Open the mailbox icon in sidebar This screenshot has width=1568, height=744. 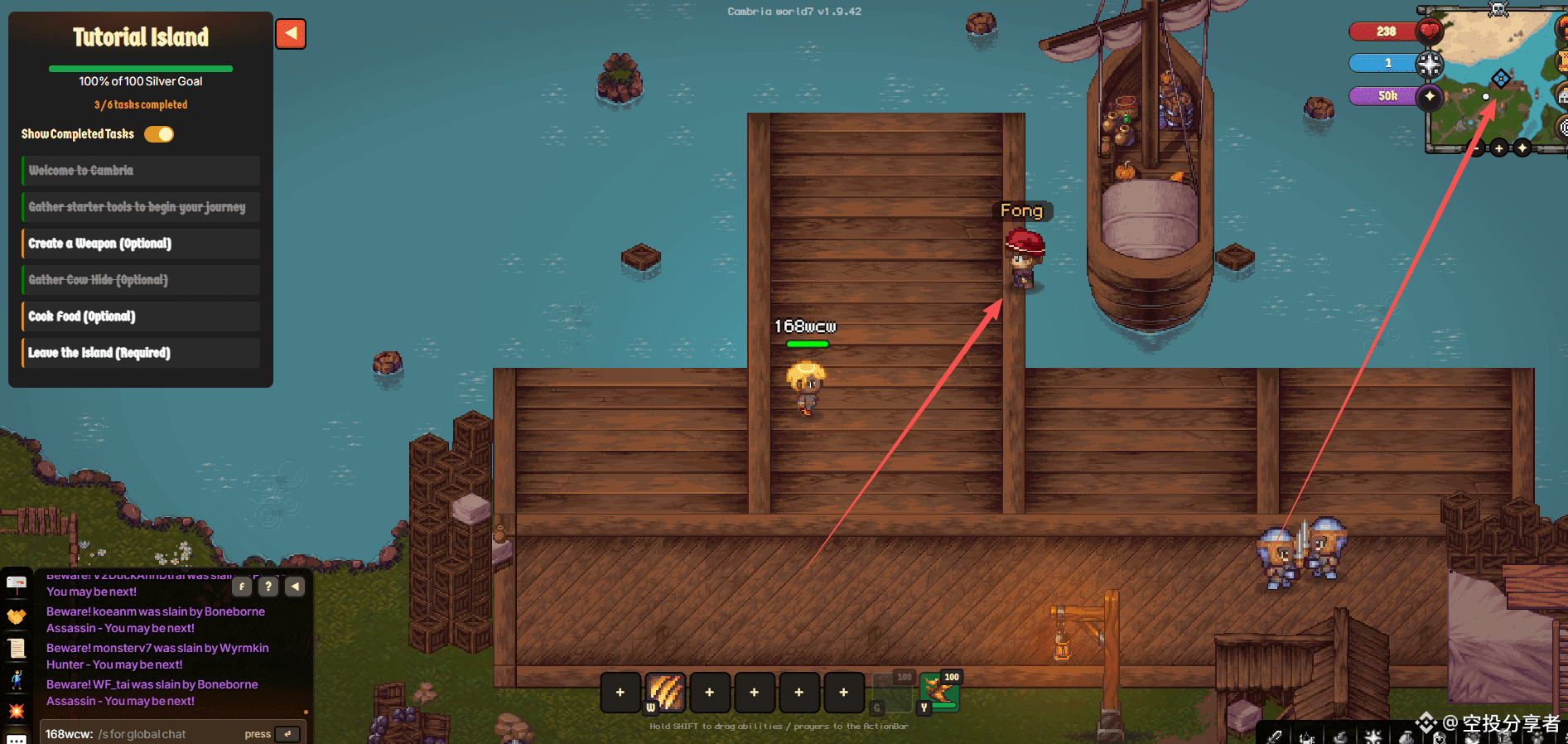[x=17, y=585]
